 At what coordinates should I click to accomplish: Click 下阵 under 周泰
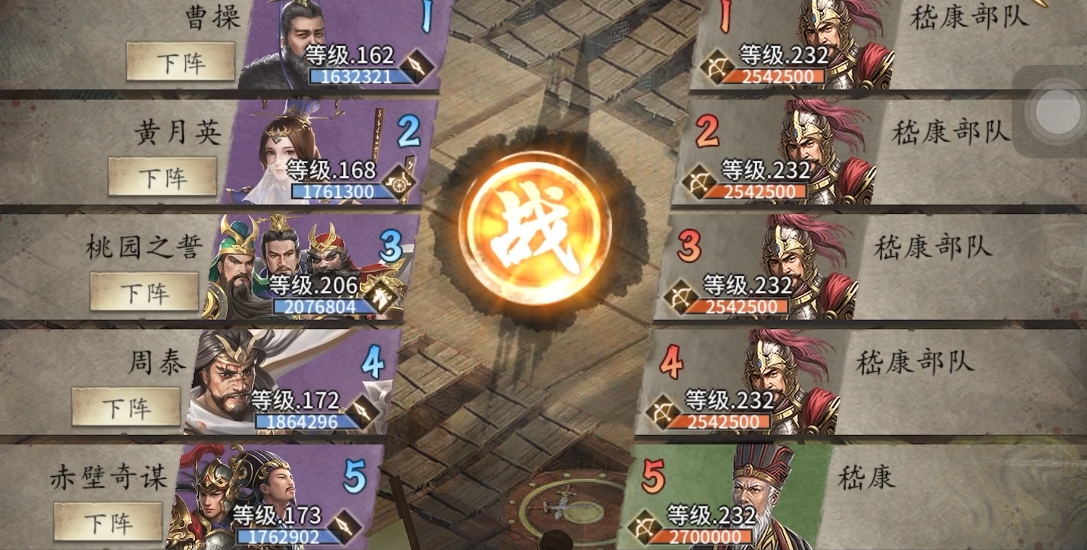(126, 407)
